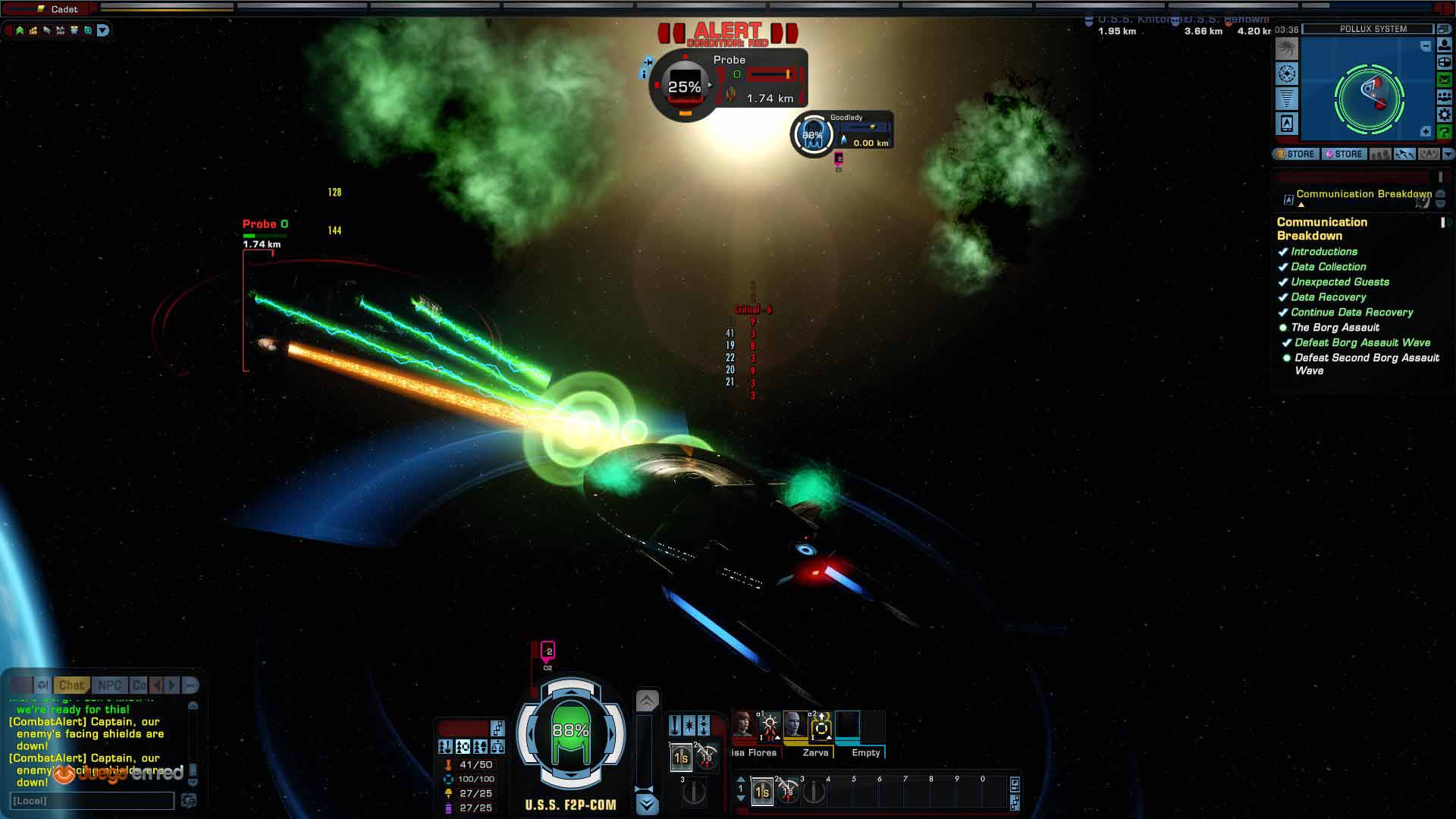Switch to the NPC chat tab
This screenshot has height=819, width=1456.
(x=109, y=685)
